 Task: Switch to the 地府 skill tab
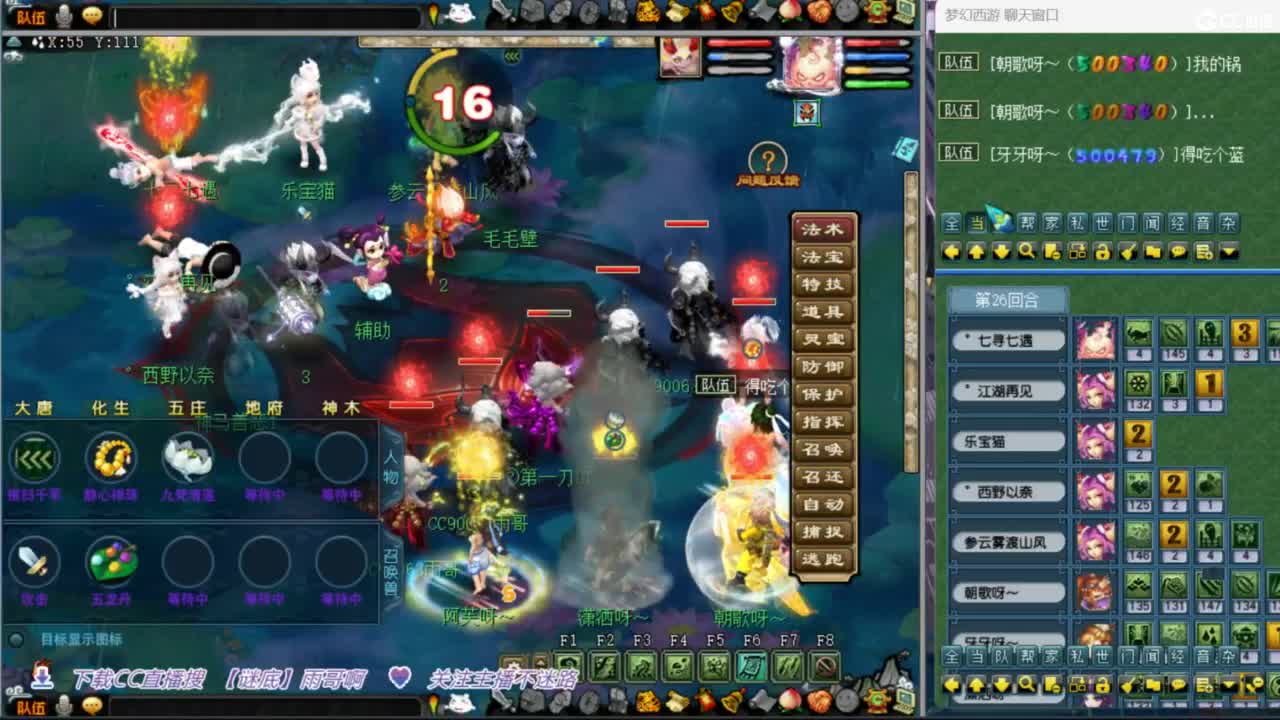point(266,407)
